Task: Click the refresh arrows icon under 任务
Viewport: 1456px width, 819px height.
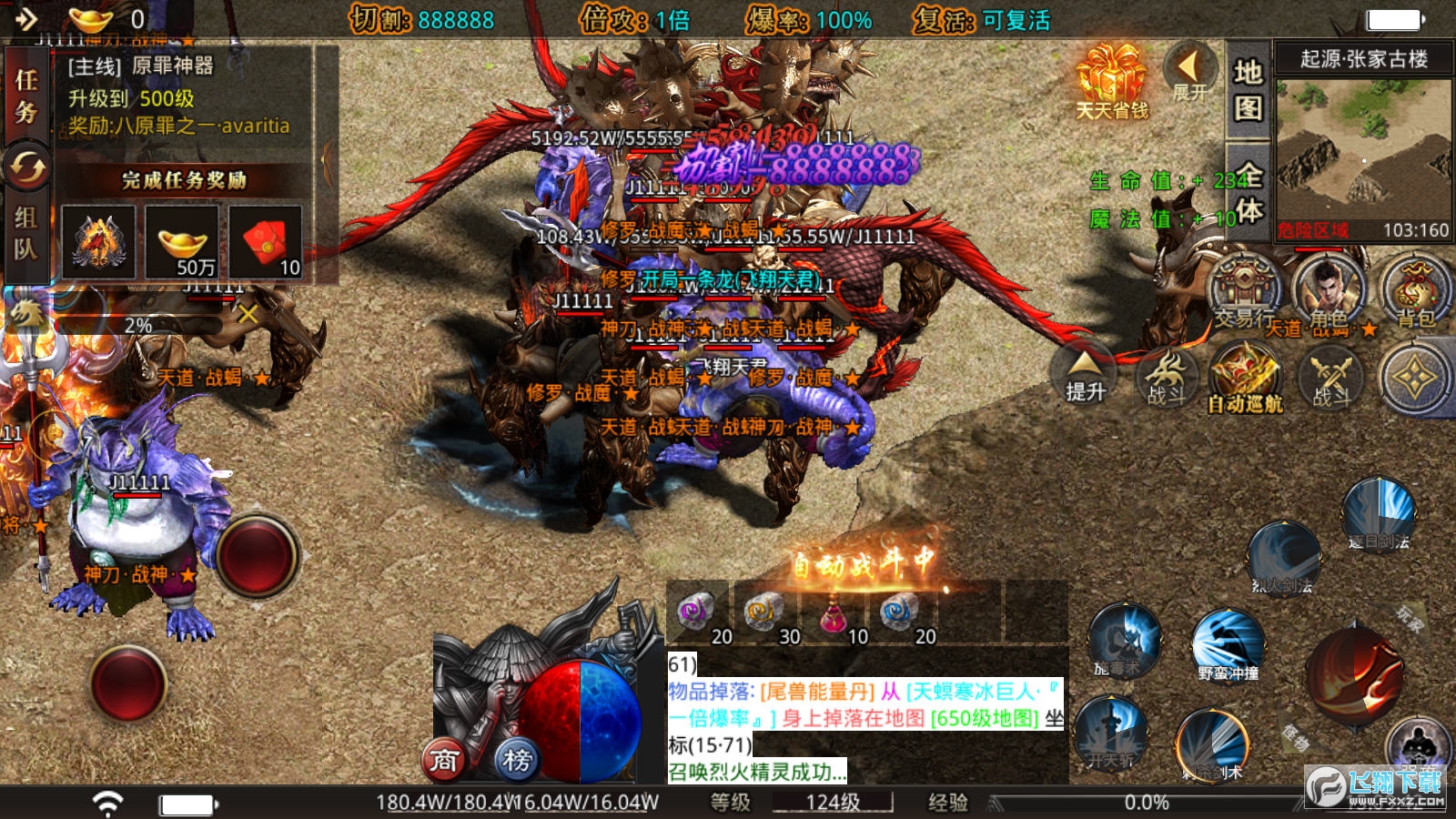Action: coord(27,167)
